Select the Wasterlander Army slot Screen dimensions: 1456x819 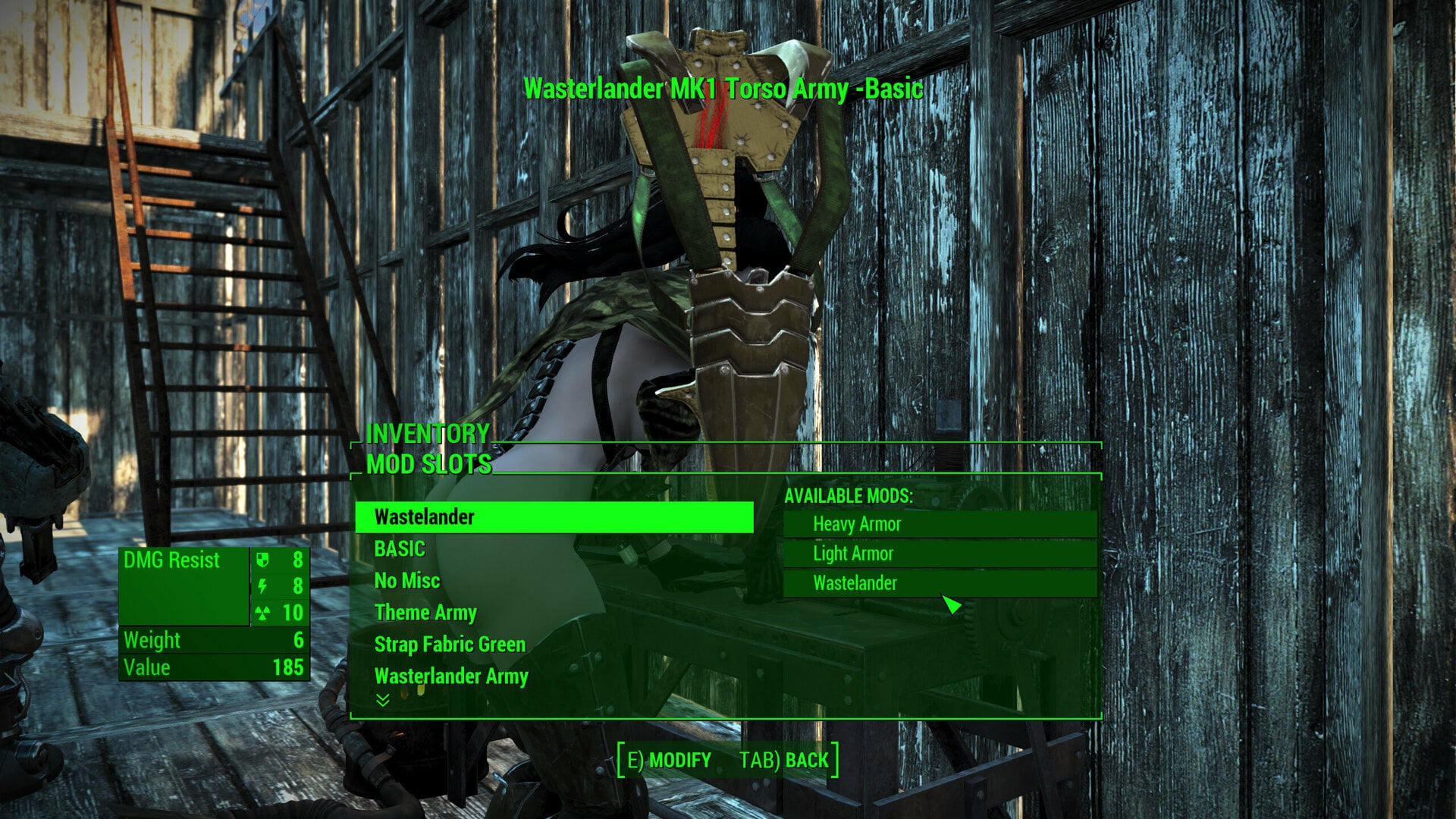(452, 676)
